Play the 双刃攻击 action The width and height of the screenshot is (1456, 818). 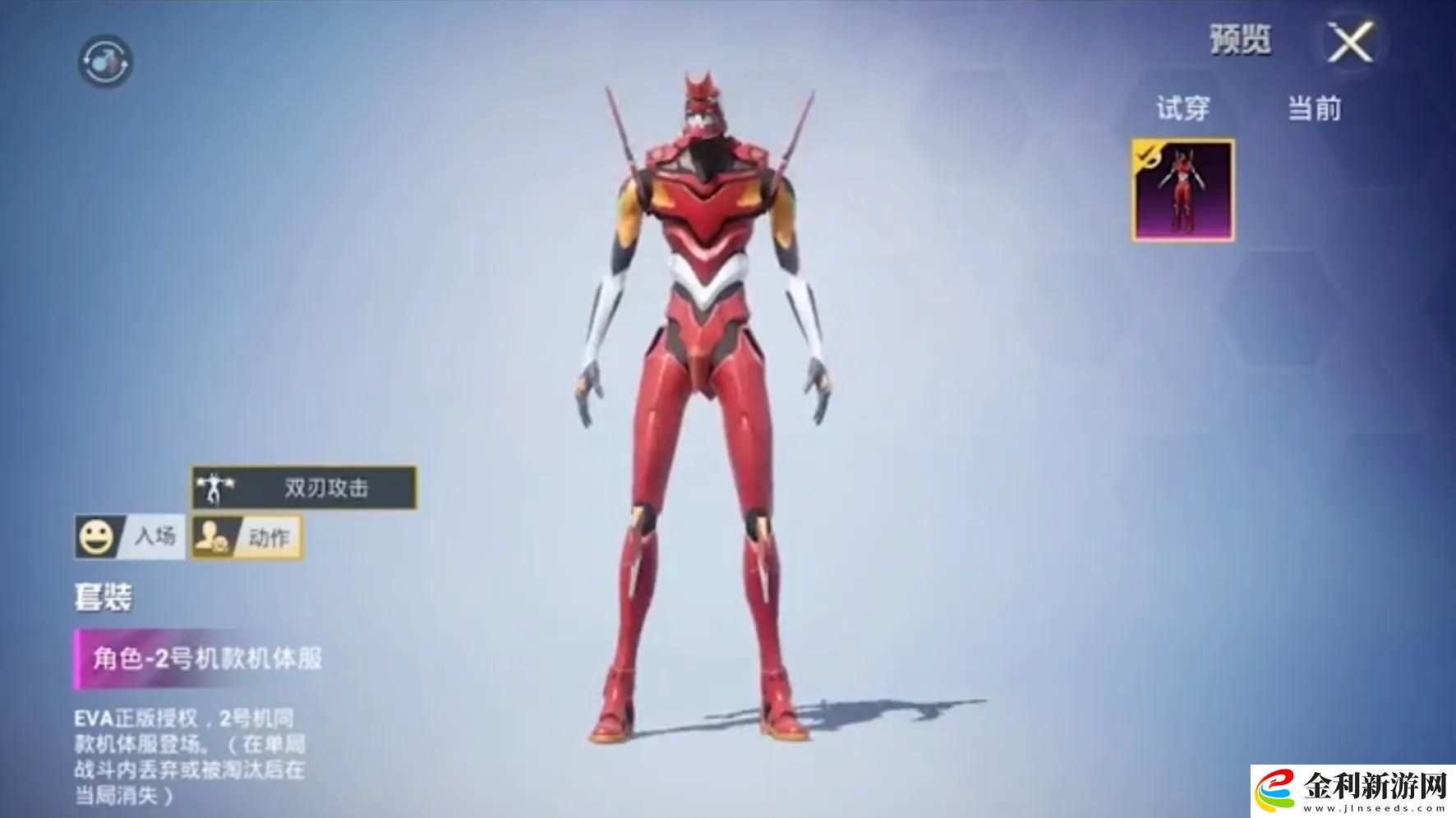(x=304, y=488)
